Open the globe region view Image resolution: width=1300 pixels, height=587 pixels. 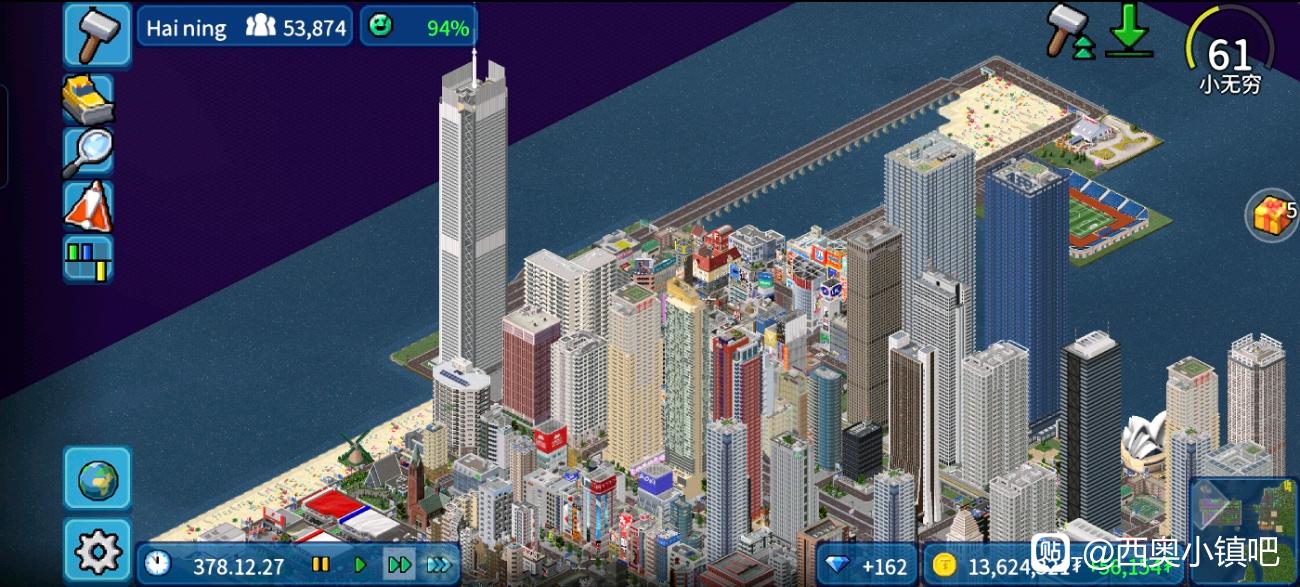(x=98, y=479)
